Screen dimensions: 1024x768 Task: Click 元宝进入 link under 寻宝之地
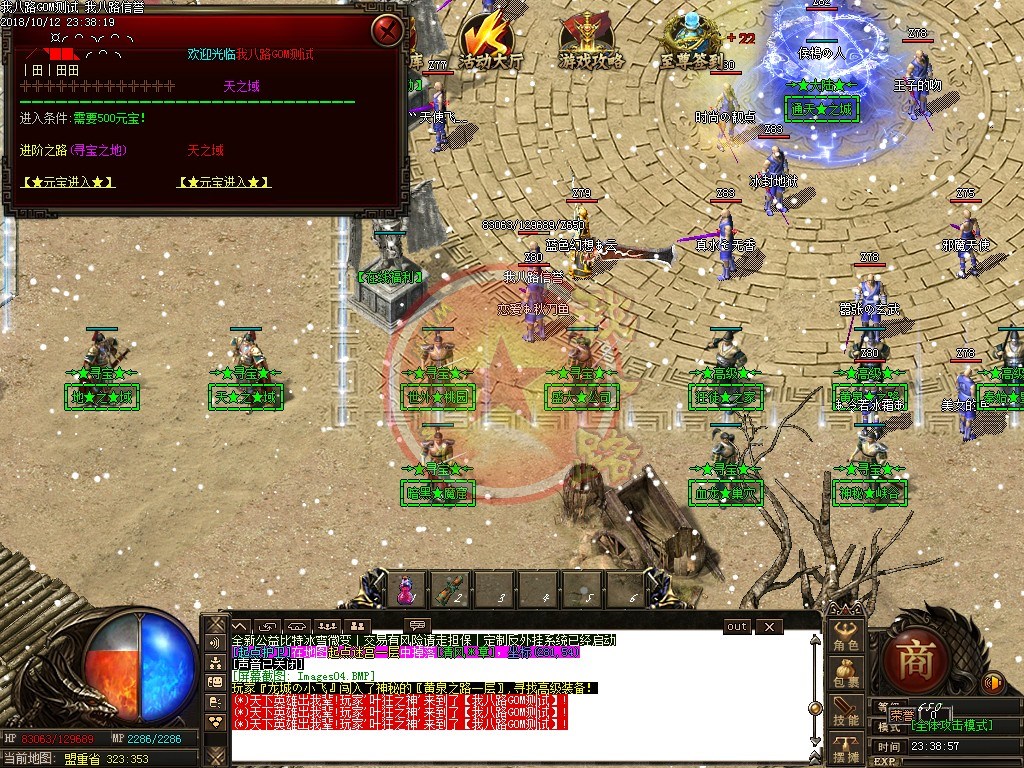(67, 182)
